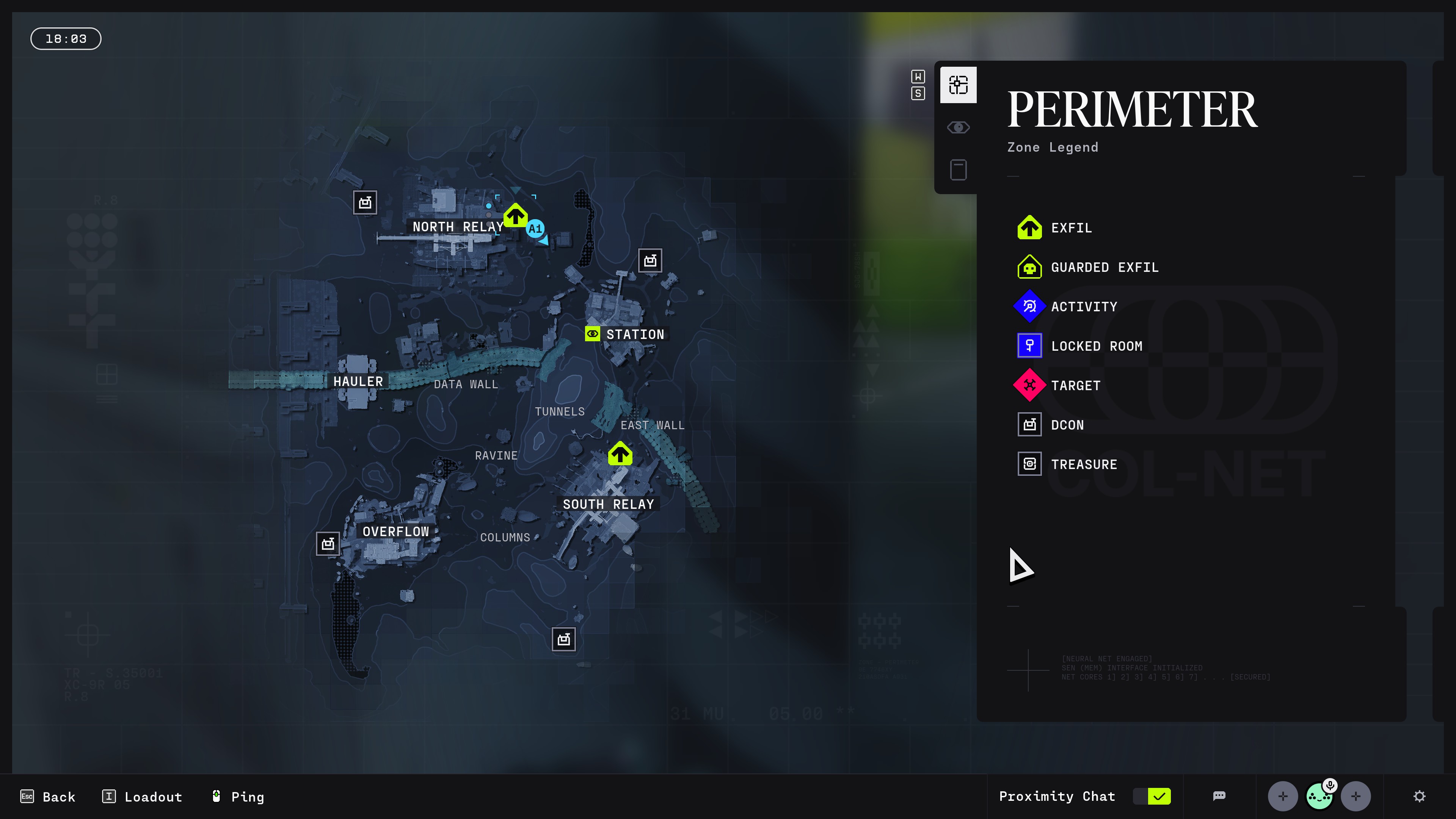
Task: Click the Back button
Action: tap(48, 796)
